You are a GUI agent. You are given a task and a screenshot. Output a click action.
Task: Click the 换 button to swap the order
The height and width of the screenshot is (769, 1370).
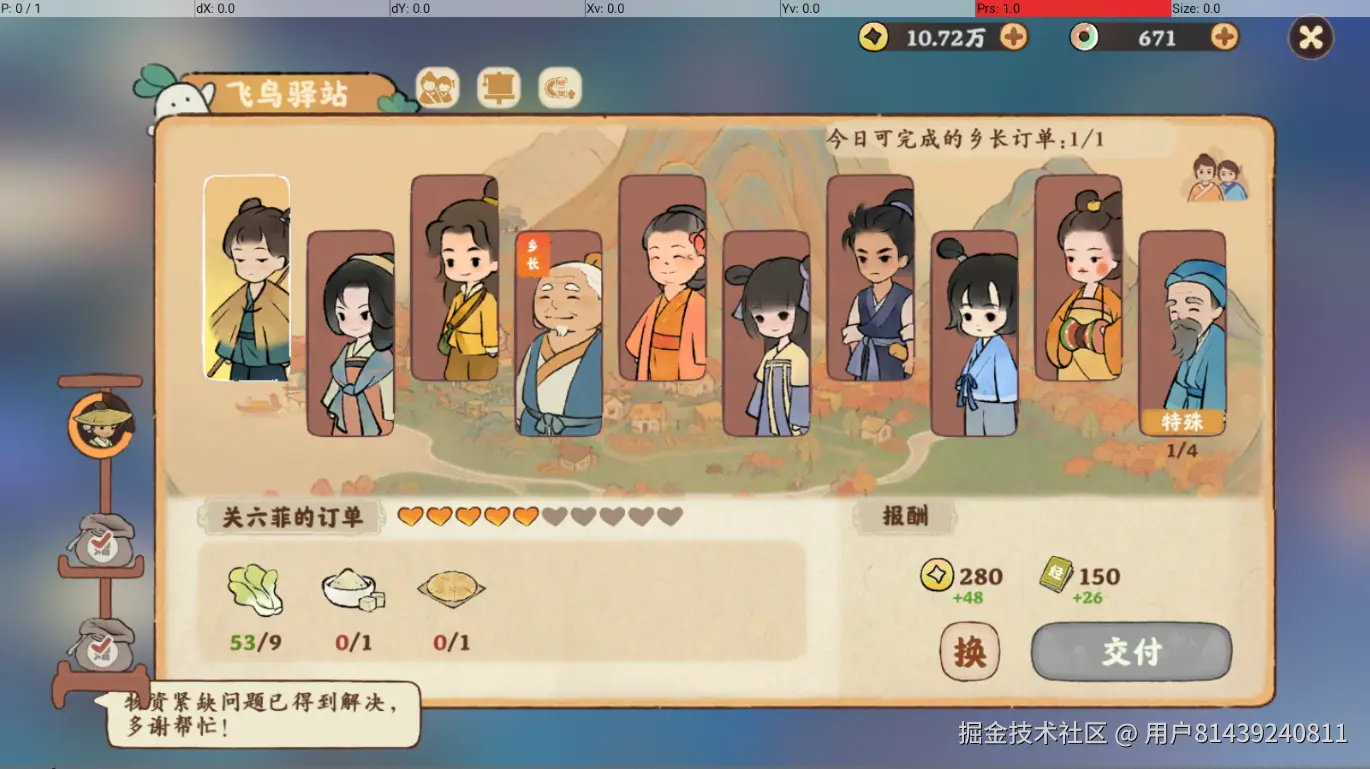pyautogui.click(x=968, y=651)
